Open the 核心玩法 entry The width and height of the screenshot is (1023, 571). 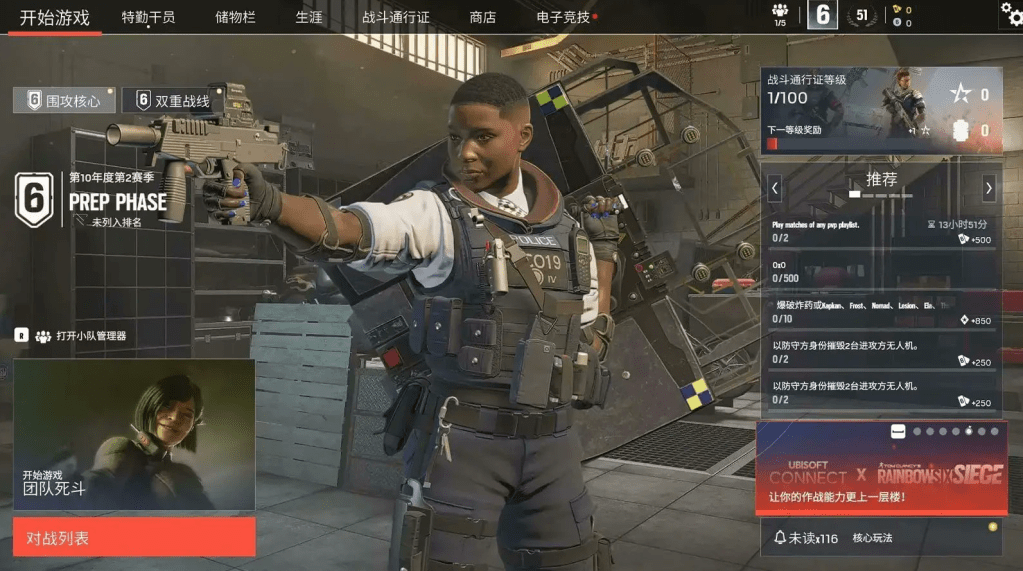coord(872,538)
